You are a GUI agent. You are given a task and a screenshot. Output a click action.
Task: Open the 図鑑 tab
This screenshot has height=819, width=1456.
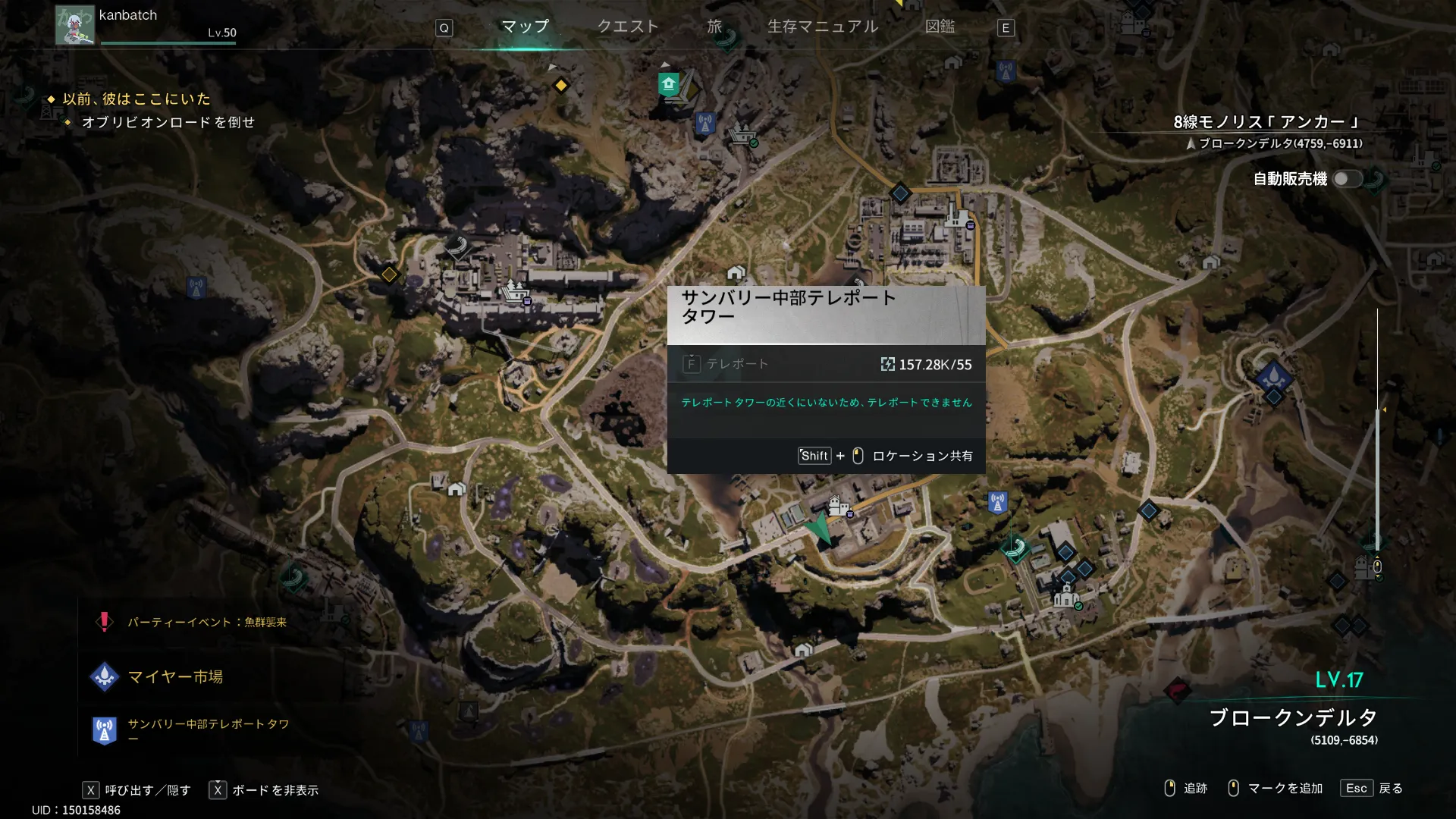point(940,27)
